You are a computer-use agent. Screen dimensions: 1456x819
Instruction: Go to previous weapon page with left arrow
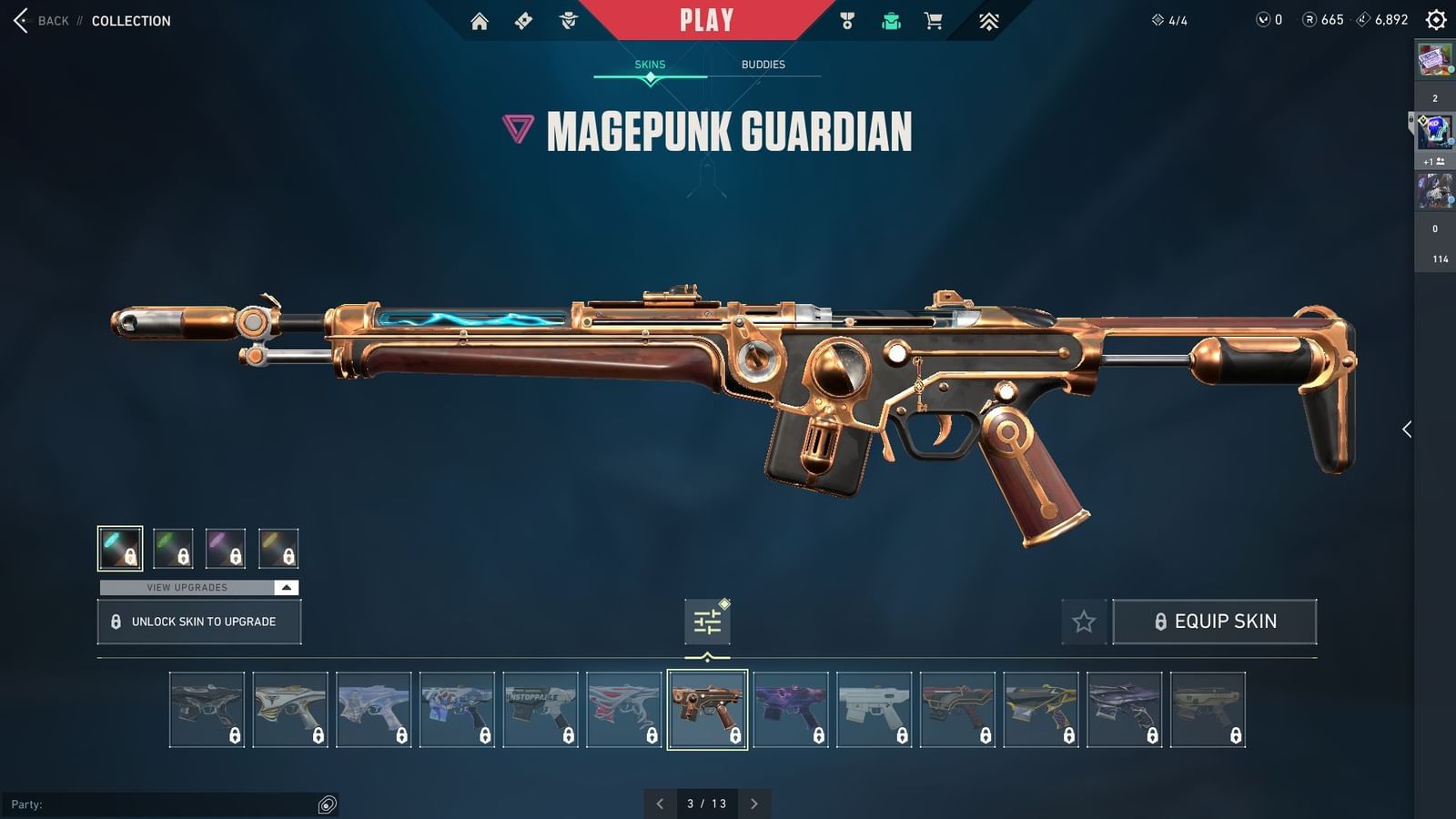click(x=661, y=804)
